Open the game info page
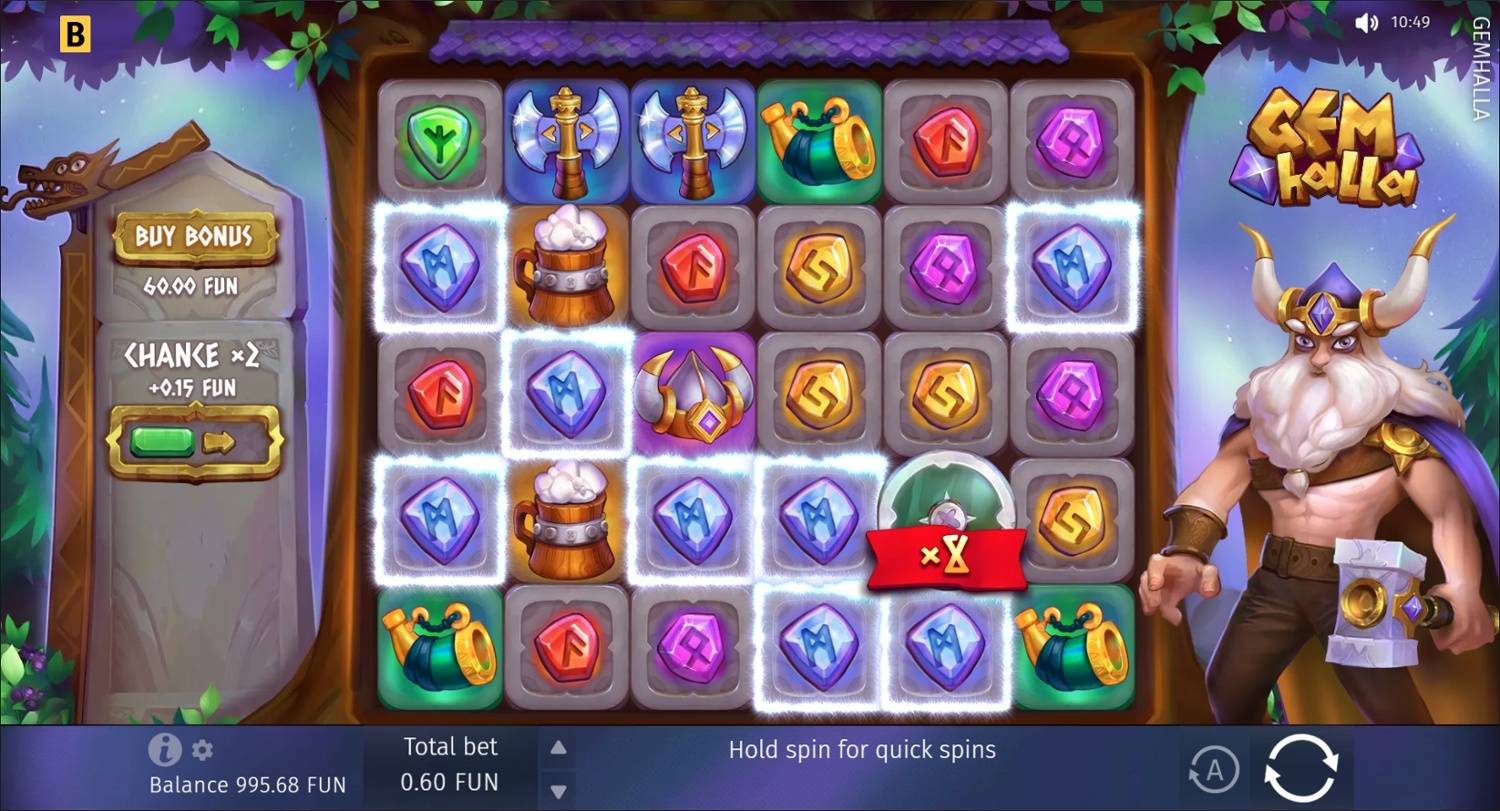Image resolution: width=1500 pixels, height=811 pixels. pos(164,749)
